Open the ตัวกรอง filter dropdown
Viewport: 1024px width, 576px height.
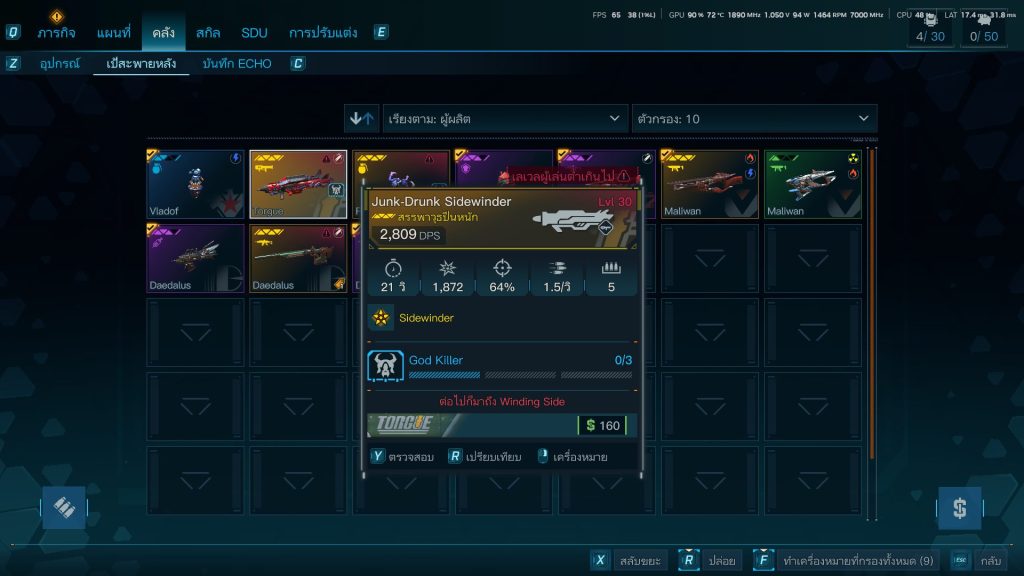(x=754, y=119)
